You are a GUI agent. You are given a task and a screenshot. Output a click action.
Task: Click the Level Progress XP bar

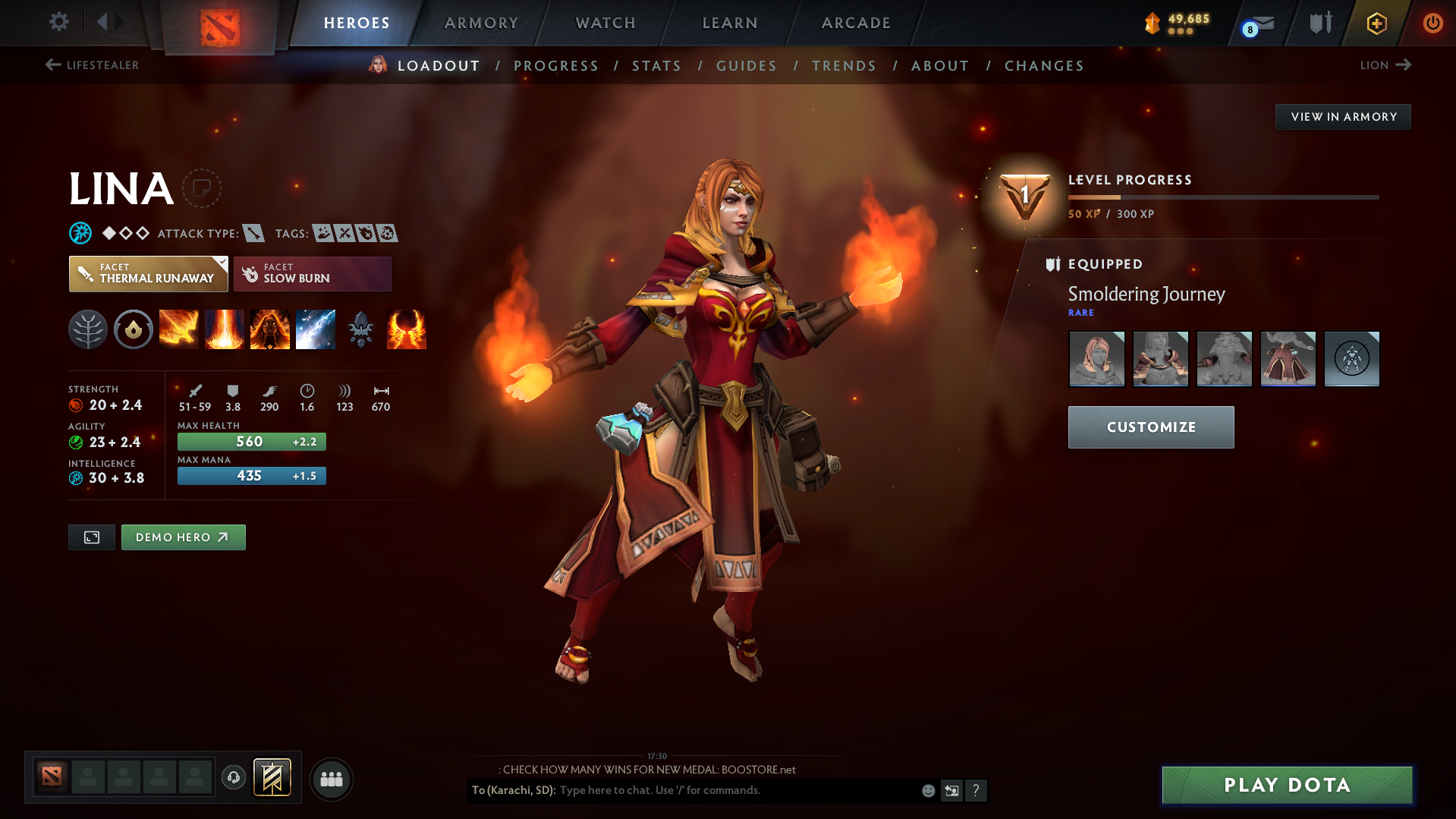(1222, 197)
